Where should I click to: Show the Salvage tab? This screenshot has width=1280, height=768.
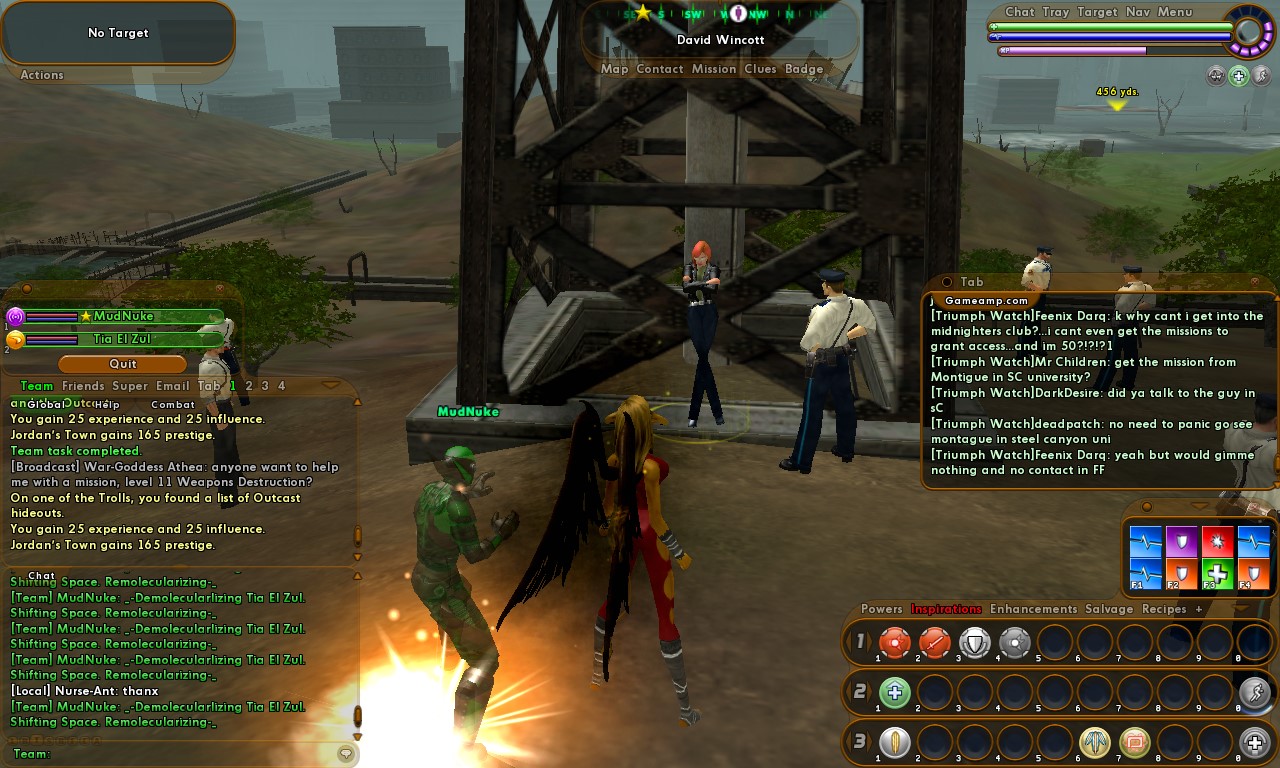1109,609
